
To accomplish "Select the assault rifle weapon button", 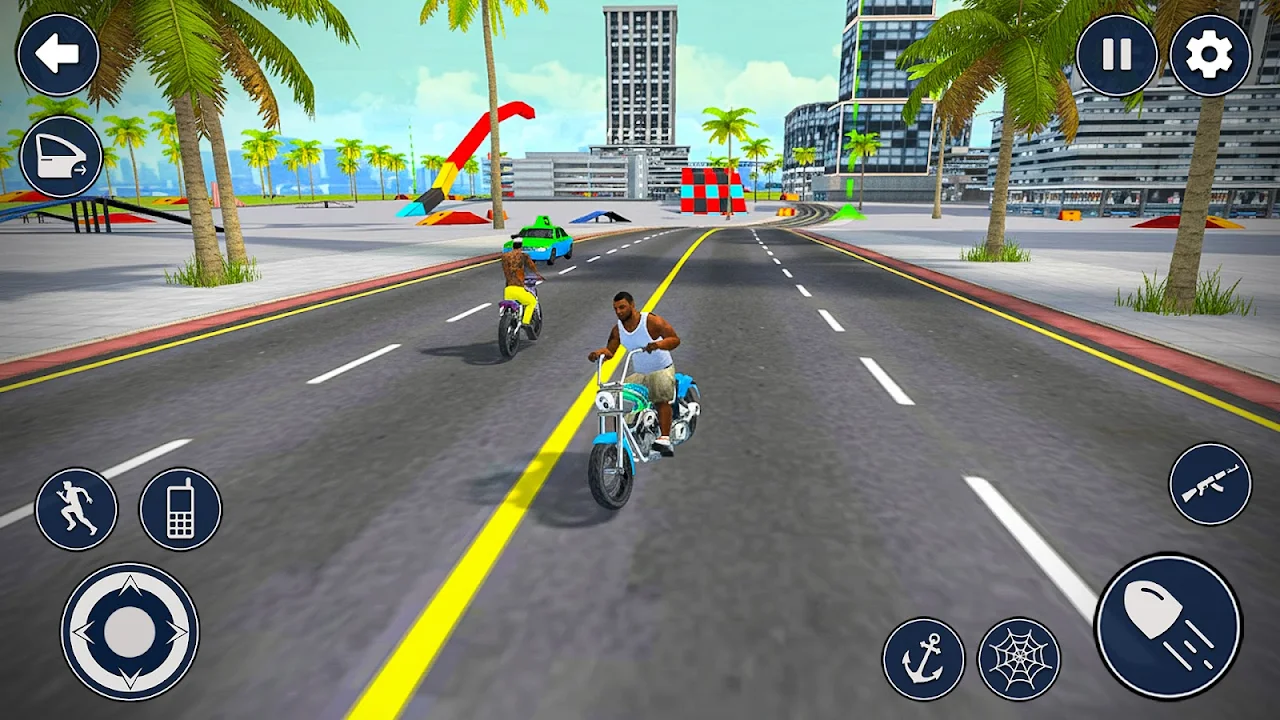I will click(x=1210, y=484).
